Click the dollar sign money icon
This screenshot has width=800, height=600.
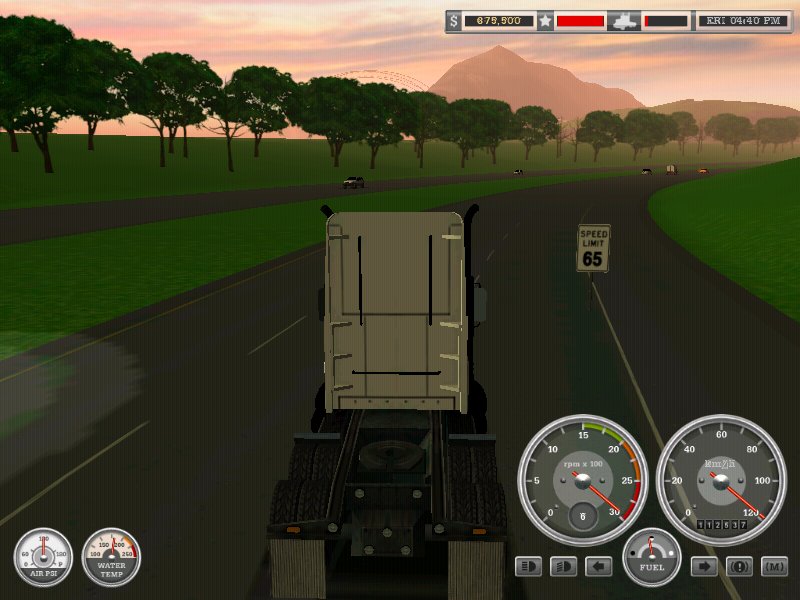click(455, 20)
